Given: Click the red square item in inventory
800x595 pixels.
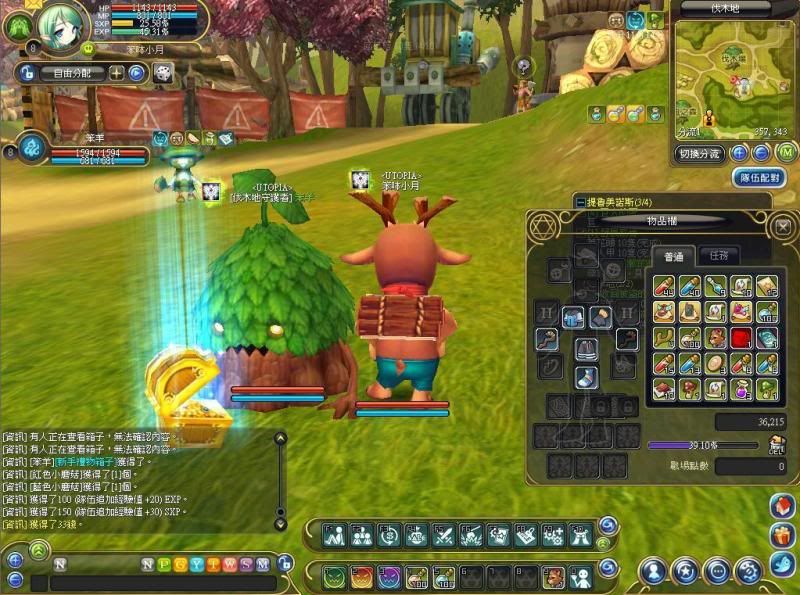Looking at the screenshot, I should pos(741,337).
